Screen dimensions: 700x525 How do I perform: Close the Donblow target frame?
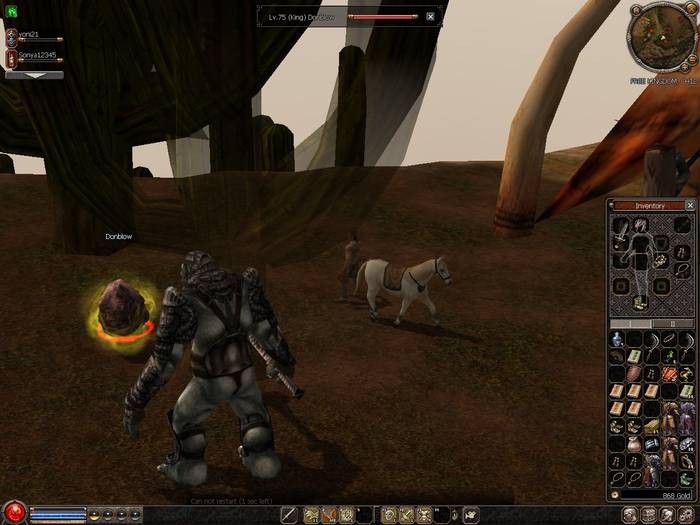[x=430, y=17]
